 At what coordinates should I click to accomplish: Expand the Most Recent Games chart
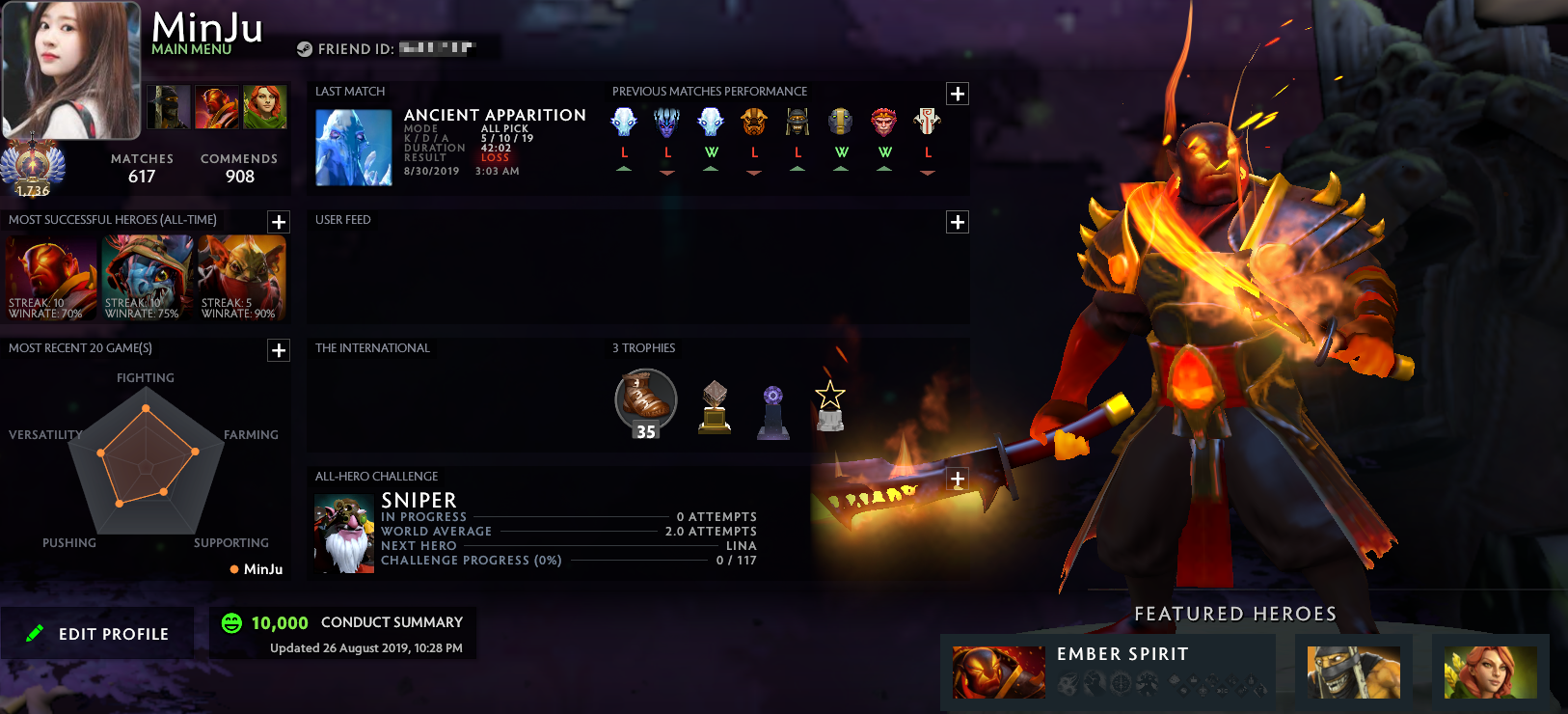tap(279, 350)
